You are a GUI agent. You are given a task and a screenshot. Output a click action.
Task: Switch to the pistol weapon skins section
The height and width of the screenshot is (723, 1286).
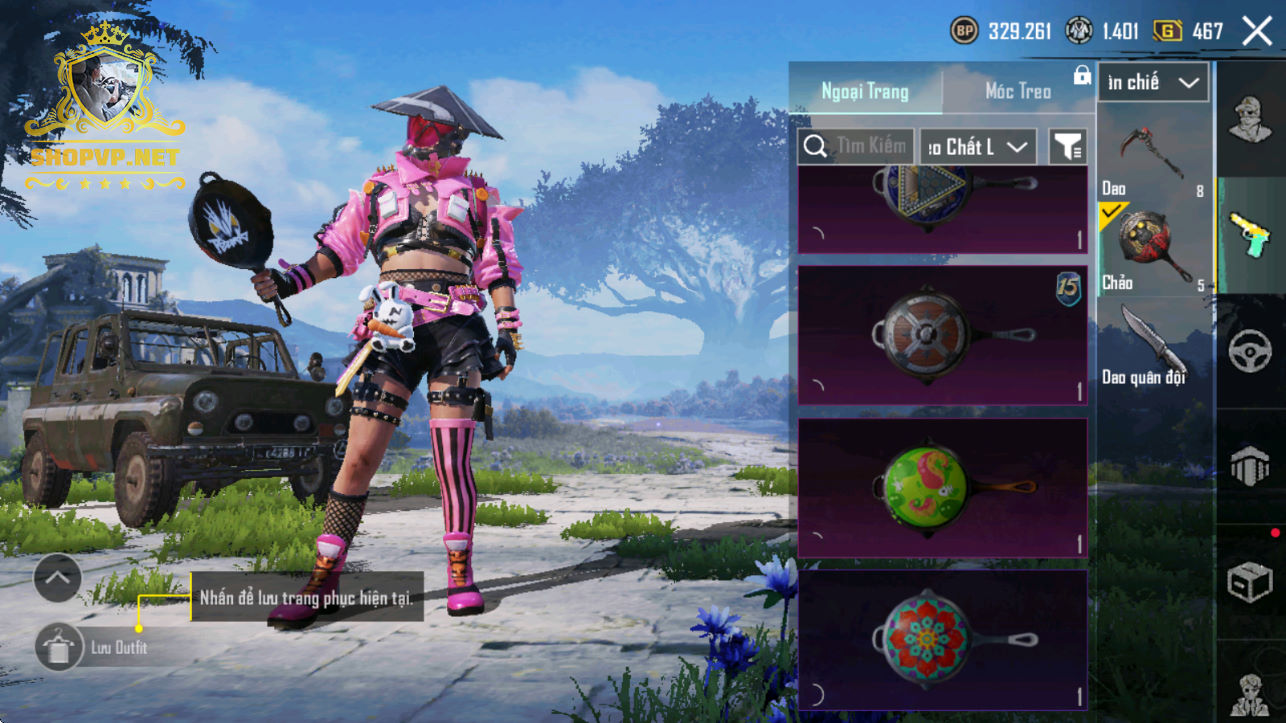(x=1250, y=234)
